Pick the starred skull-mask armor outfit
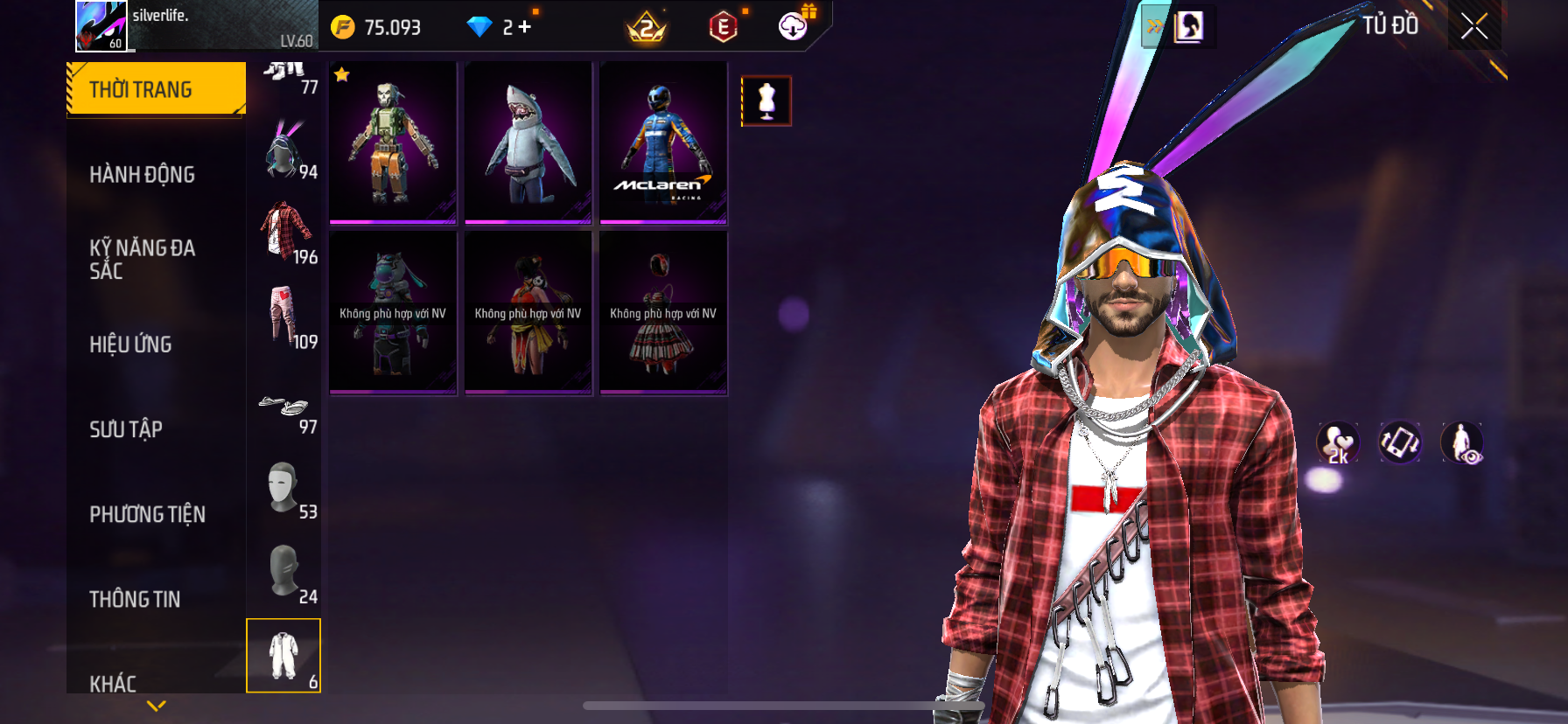This screenshot has height=724, width=1568. click(393, 143)
